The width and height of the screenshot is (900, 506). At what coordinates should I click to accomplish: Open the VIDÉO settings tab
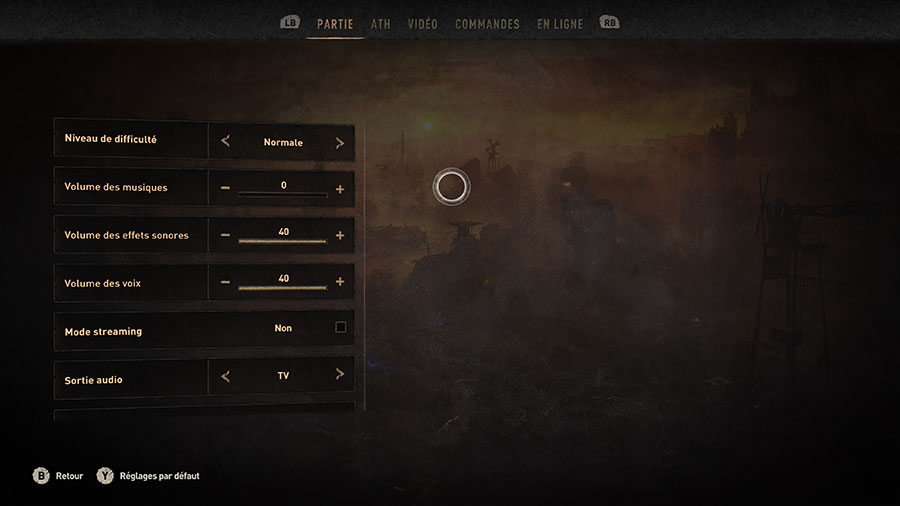click(423, 24)
